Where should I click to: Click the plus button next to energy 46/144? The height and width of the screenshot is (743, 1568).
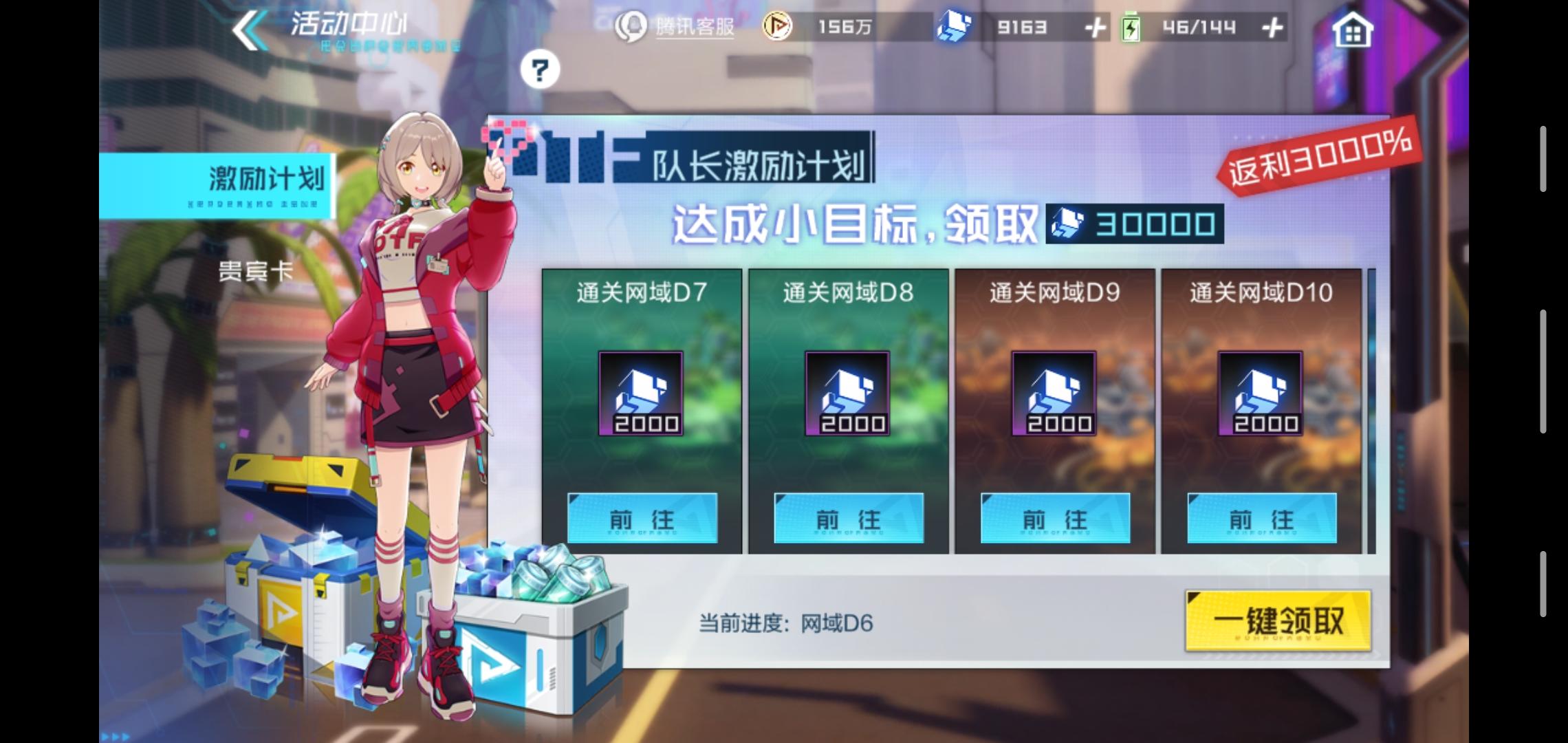pos(1272,28)
